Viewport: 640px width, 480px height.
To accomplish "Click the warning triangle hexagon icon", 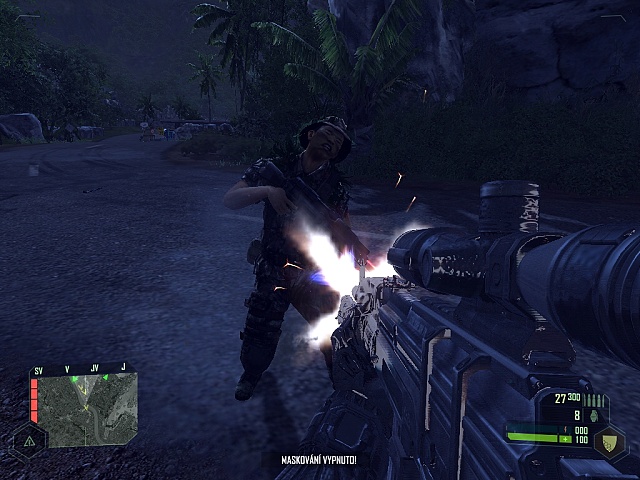I will pyautogui.click(x=29, y=439).
